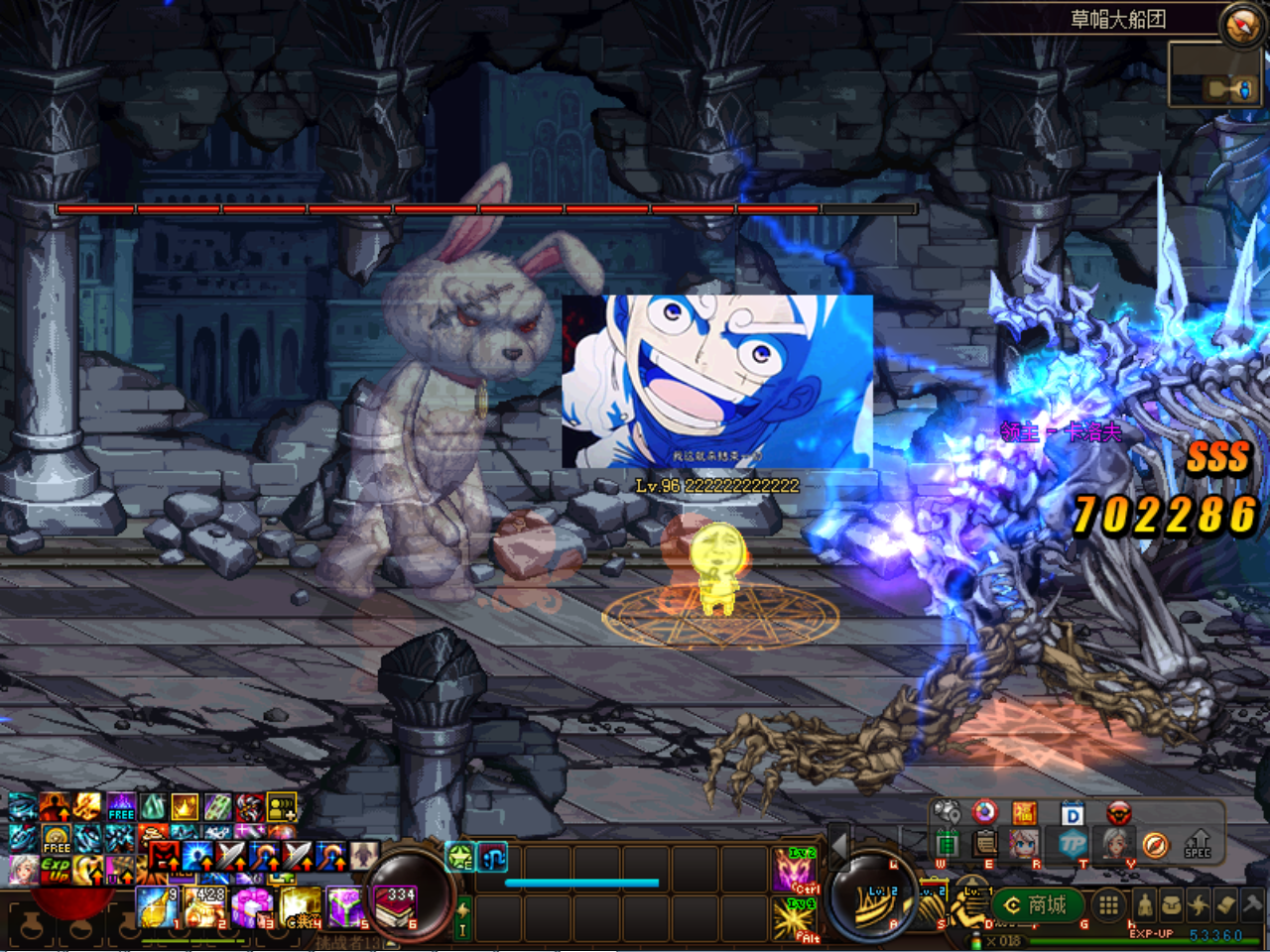
Task: Click the SPEC up-arrow icon
Action: [1196, 842]
